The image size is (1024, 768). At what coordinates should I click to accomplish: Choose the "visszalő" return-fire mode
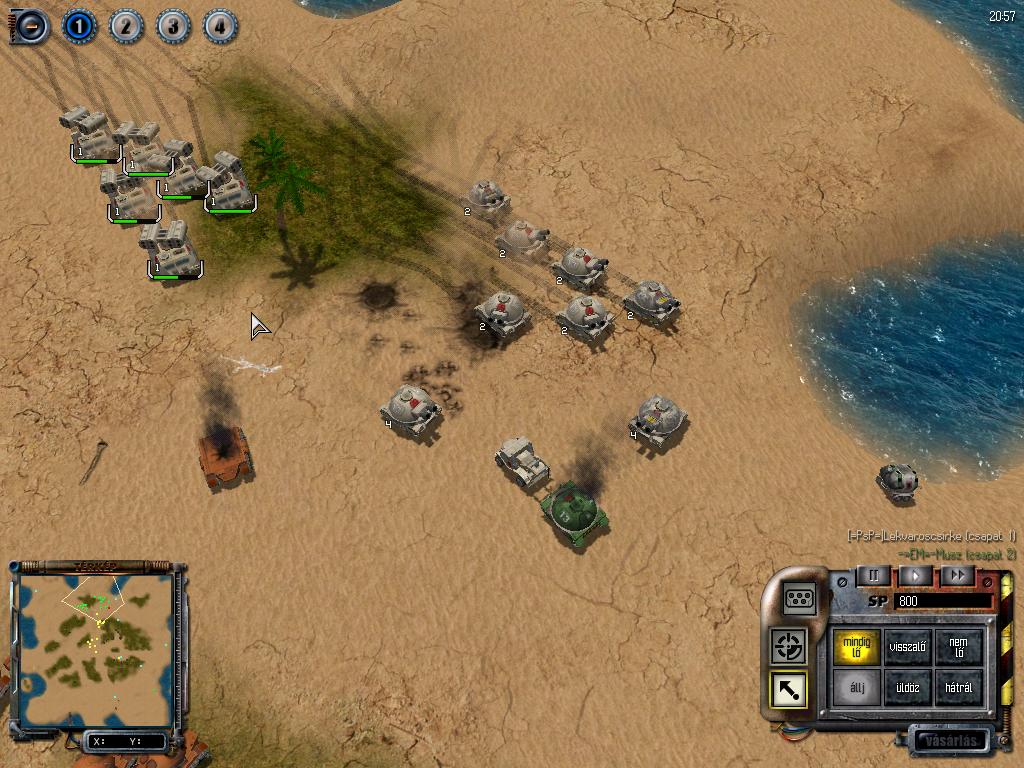click(908, 646)
